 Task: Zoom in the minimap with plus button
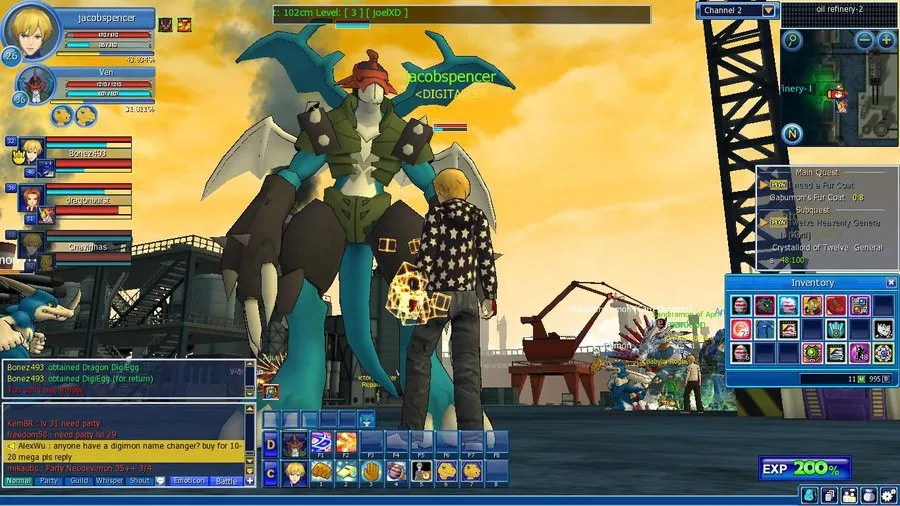[x=886, y=40]
